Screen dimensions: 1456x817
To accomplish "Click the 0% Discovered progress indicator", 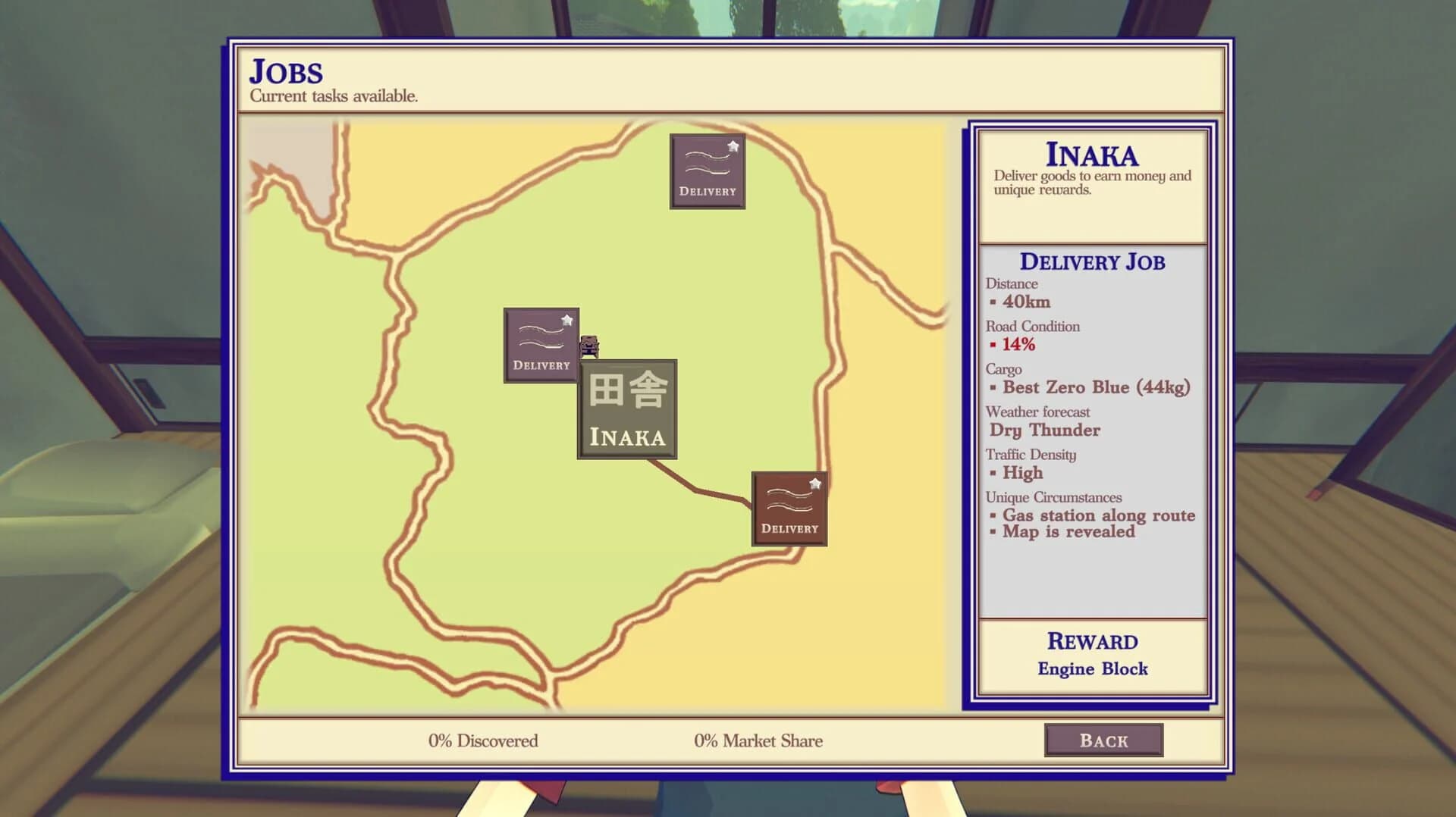I will click(484, 740).
